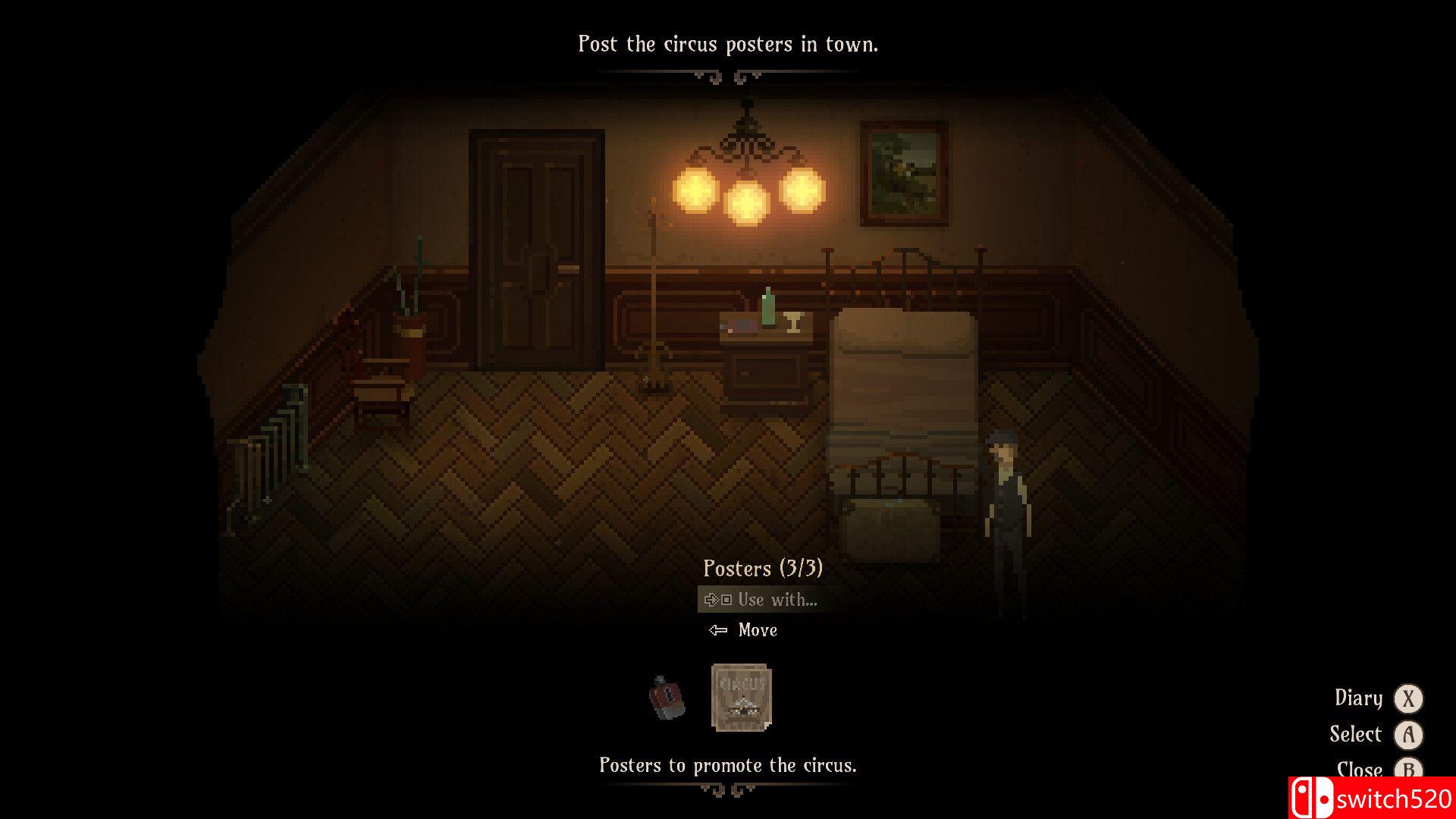Click the A button icon beside Select

click(1409, 734)
